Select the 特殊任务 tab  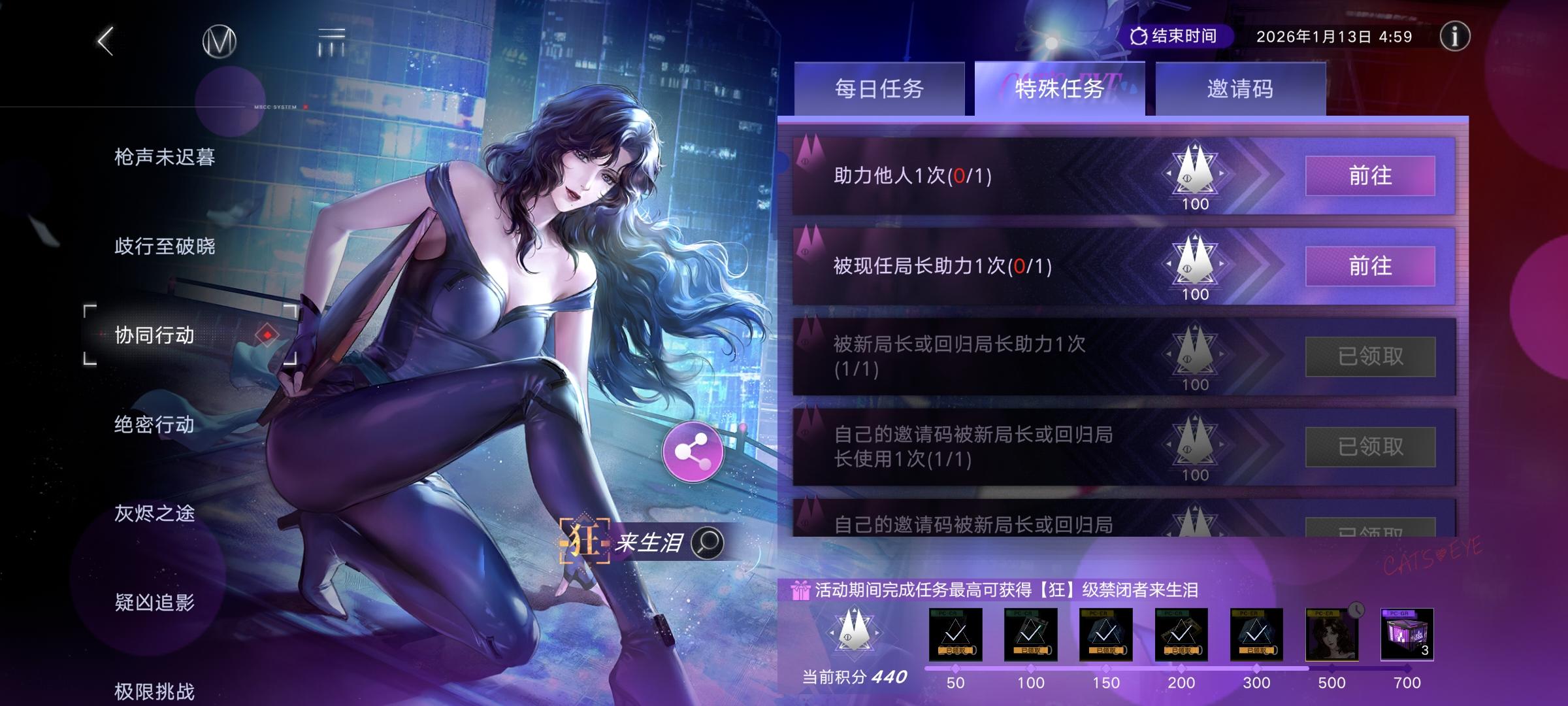pos(1059,90)
